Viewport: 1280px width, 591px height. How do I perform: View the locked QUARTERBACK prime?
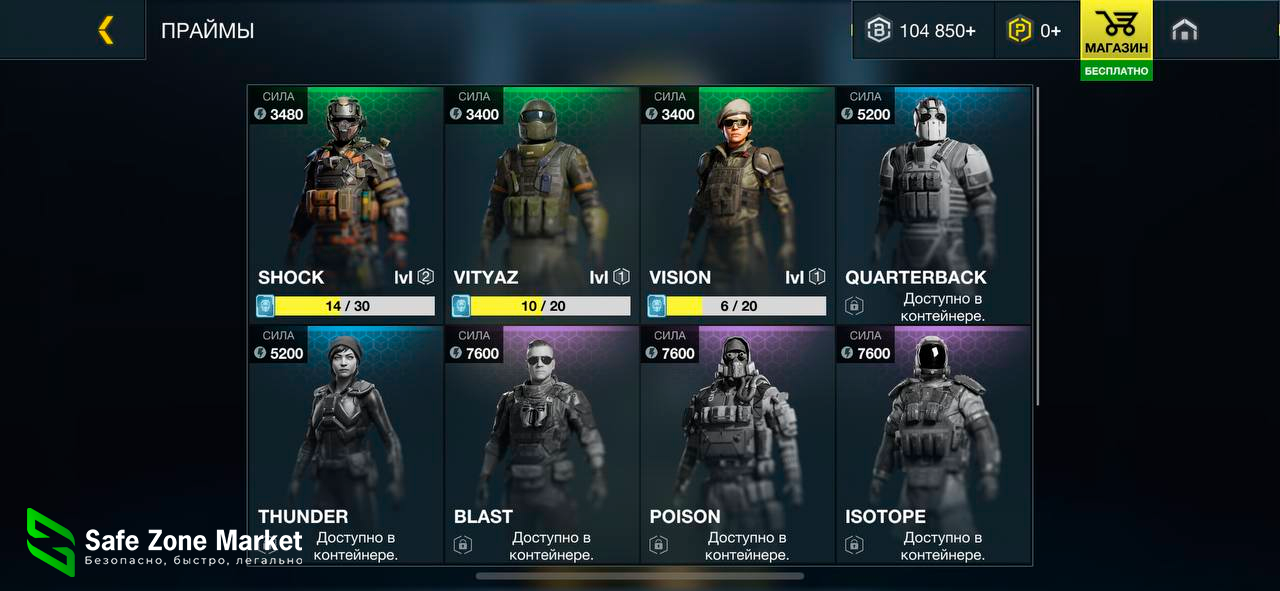(x=933, y=200)
